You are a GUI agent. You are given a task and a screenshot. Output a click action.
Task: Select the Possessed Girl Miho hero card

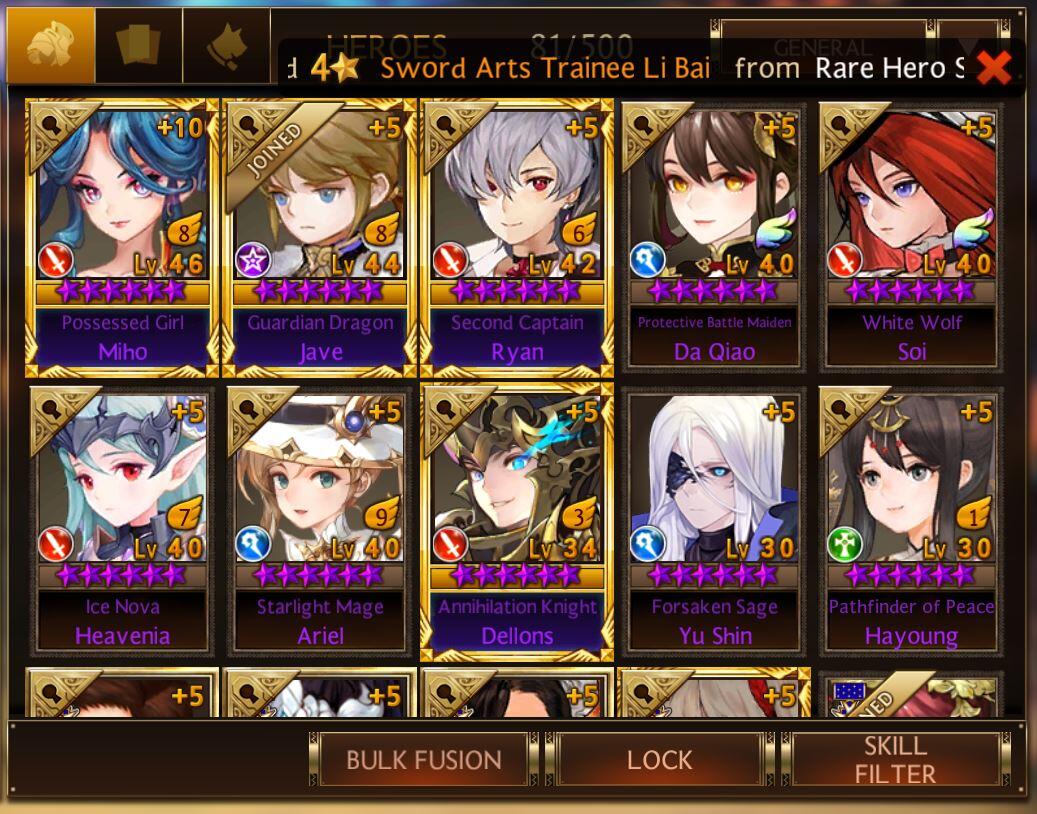click(x=122, y=237)
